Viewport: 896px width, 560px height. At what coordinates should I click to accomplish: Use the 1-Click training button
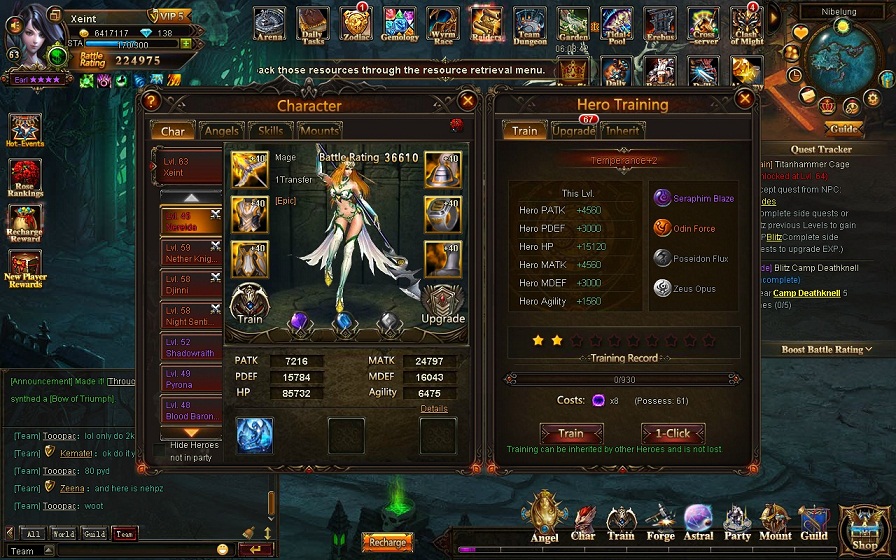tap(672, 434)
